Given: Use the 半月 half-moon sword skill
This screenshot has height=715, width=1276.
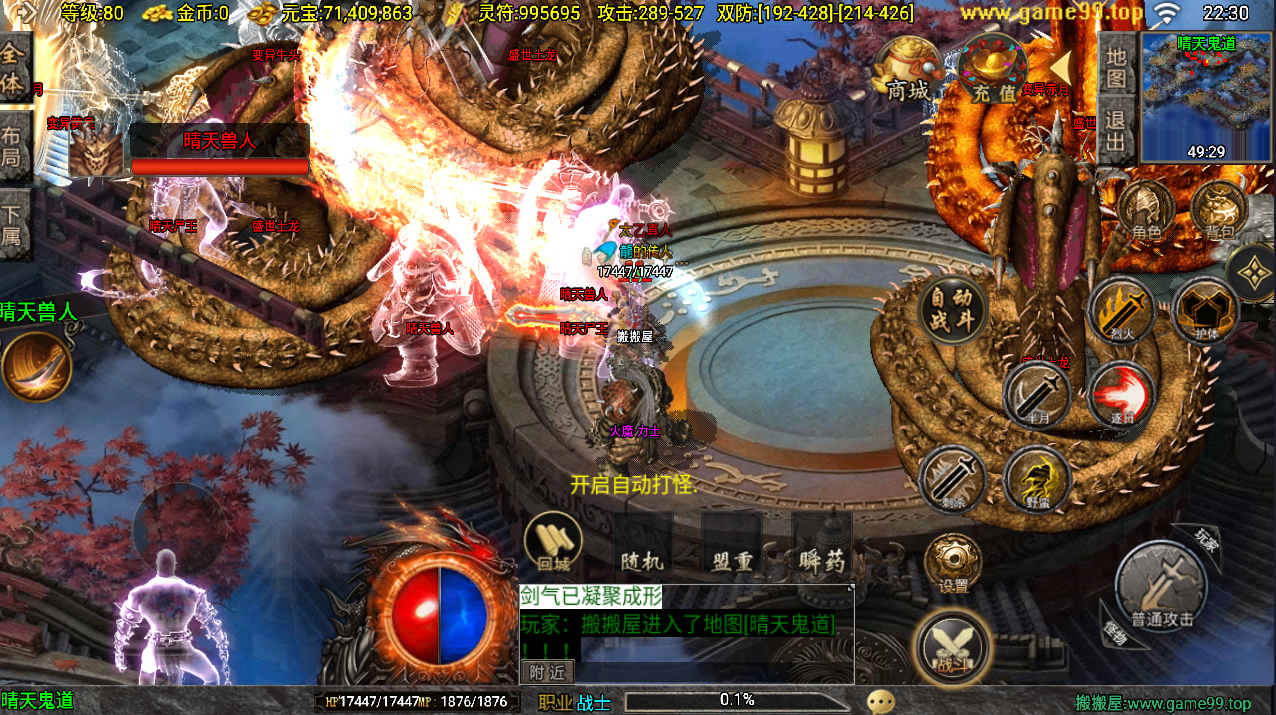Looking at the screenshot, I should click(1038, 395).
